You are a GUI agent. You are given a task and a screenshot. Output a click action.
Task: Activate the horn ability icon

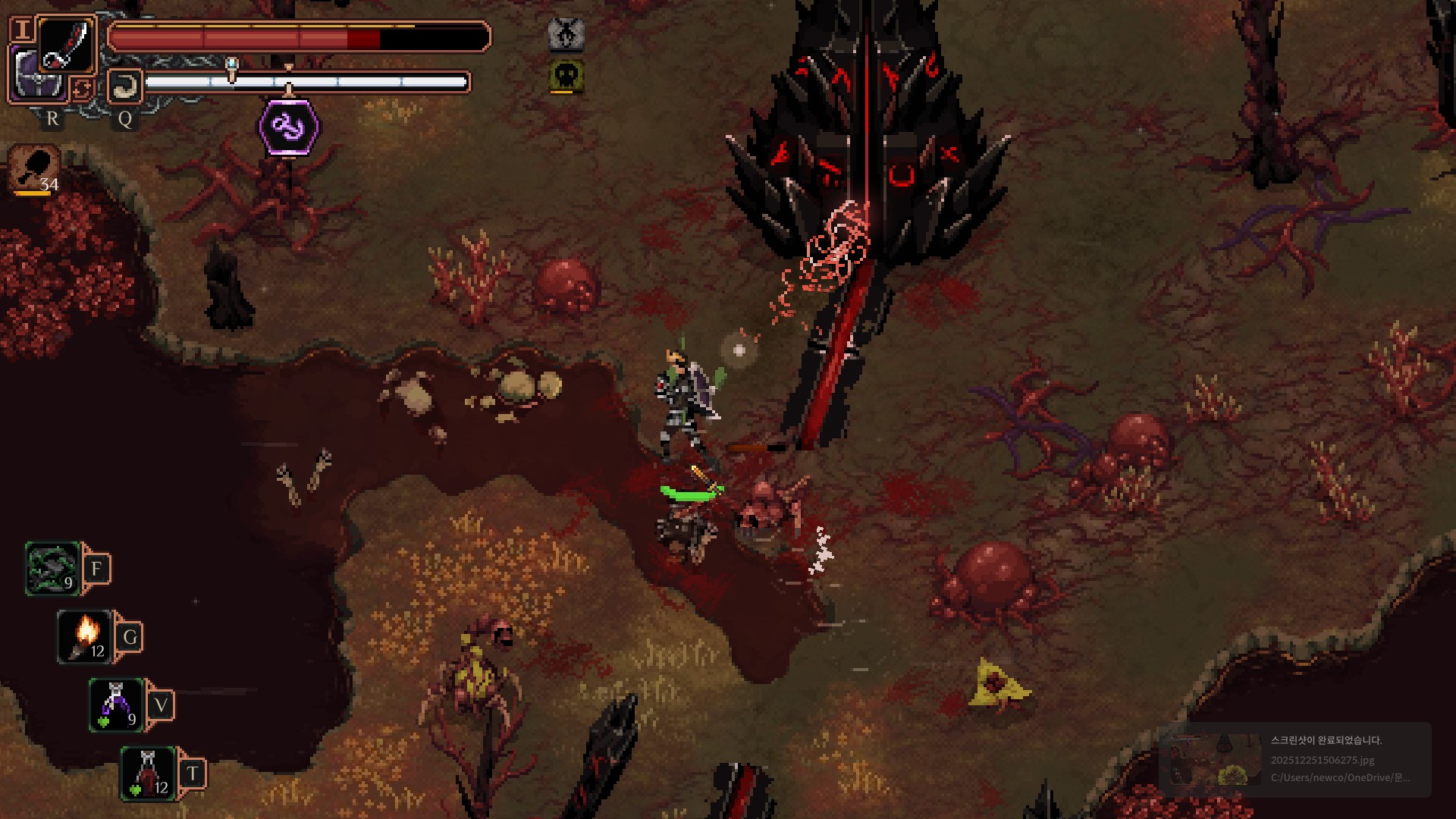click(x=124, y=86)
